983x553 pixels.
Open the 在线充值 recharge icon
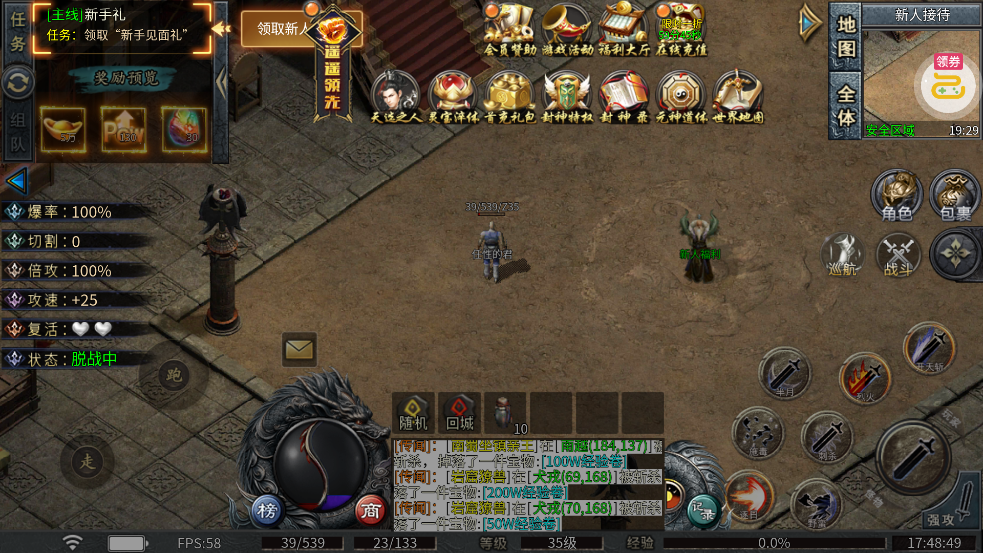[x=682, y=28]
